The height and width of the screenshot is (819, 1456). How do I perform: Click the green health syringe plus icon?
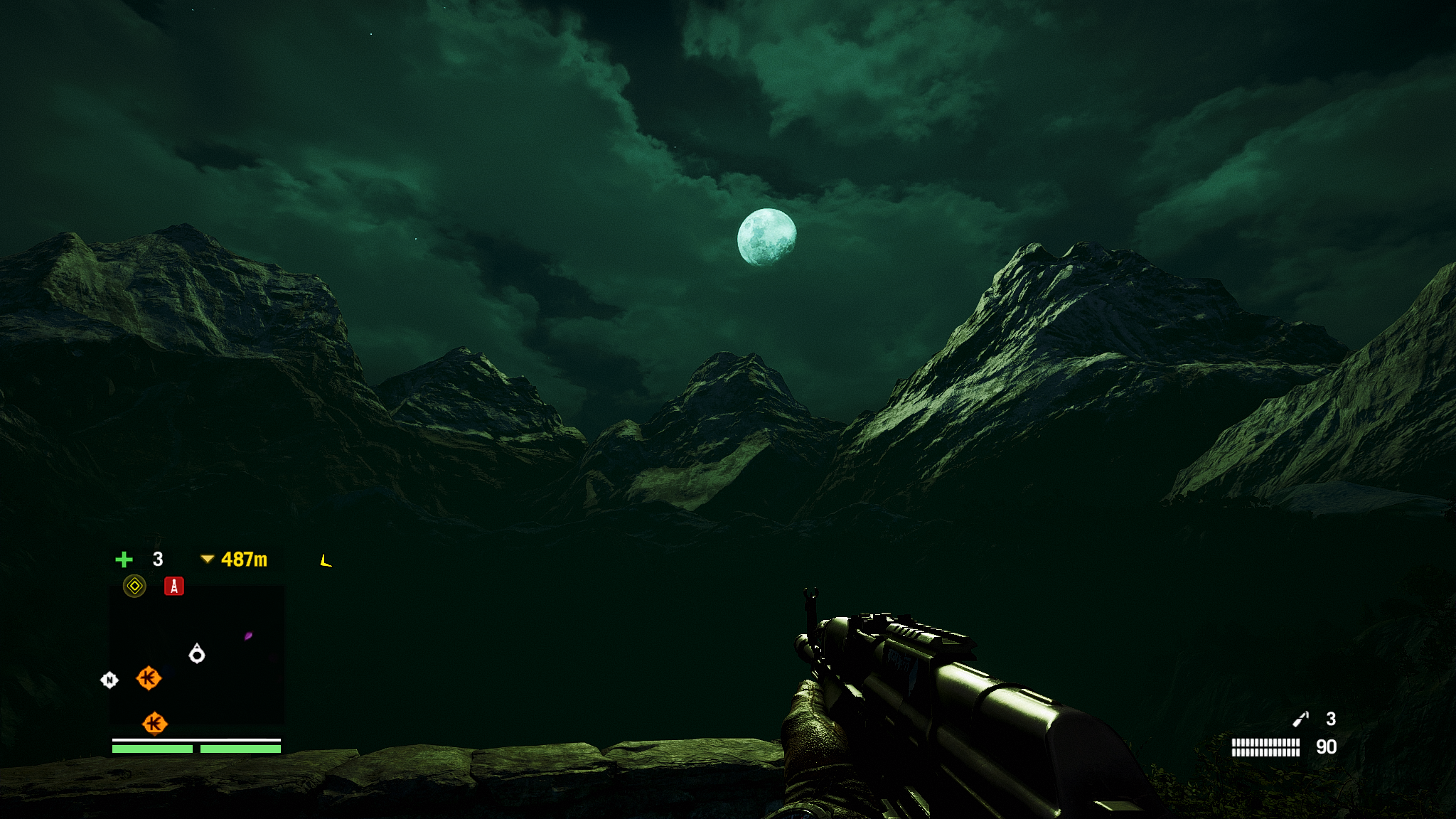pyautogui.click(x=124, y=560)
